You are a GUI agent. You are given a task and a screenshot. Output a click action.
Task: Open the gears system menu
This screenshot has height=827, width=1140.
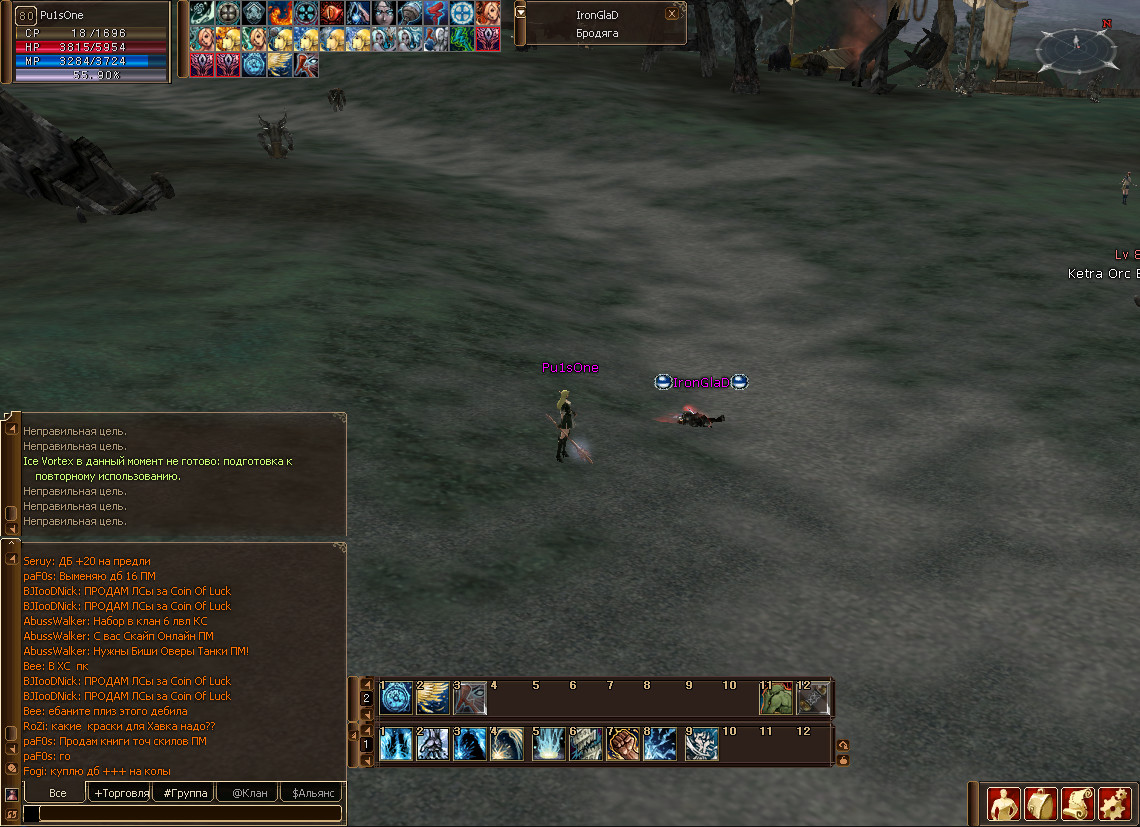pos(1114,803)
